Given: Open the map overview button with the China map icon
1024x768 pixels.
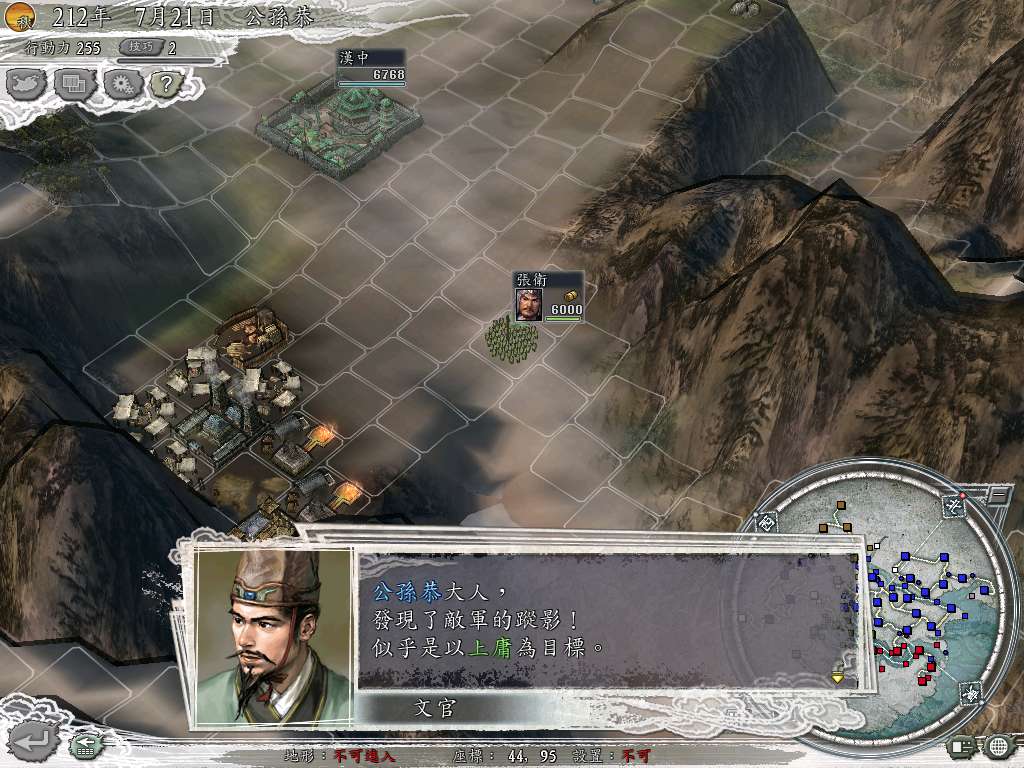Looking at the screenshot, I should click(x=28, y=84).
